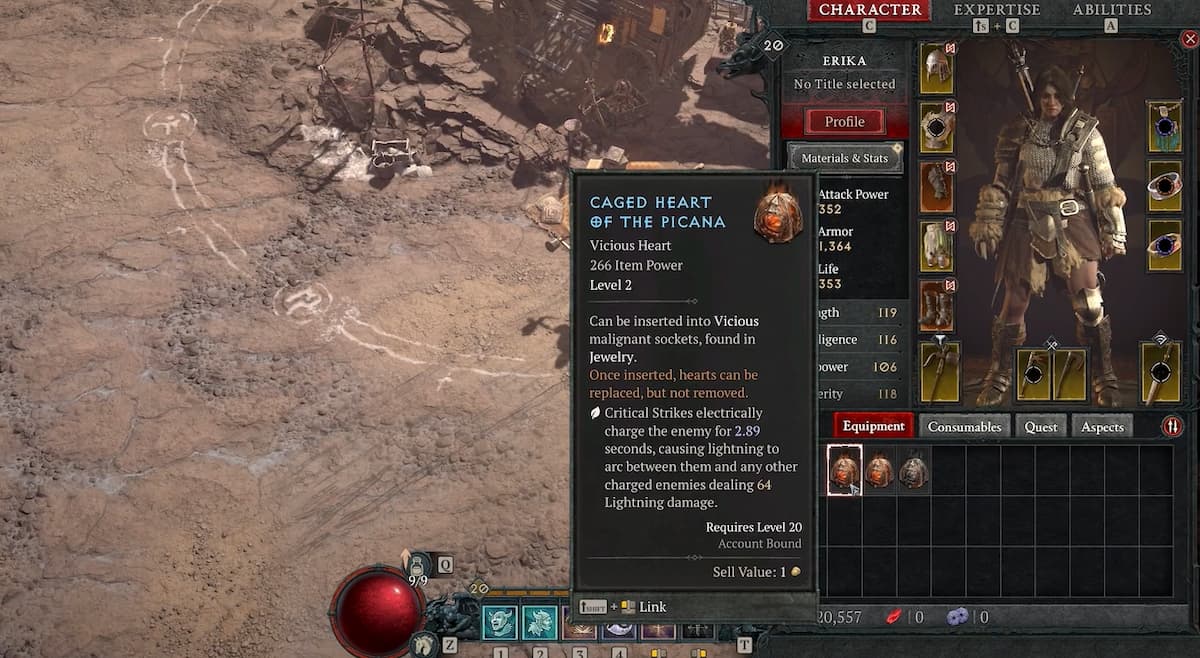This screenshot has height=658, width=1200.
Task: Select the equipped chest armor slot
Action: (937, 127)
